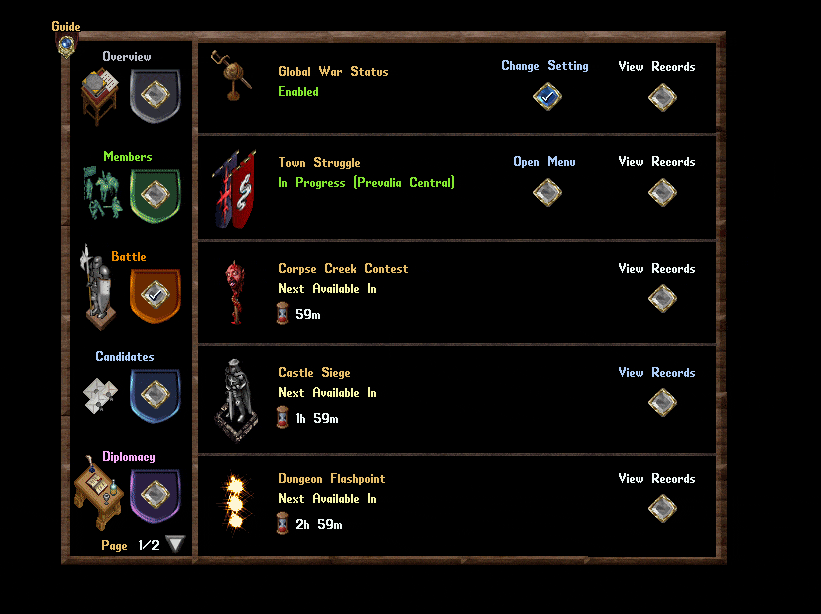The height and width of the screenshot is (614, 821).
Task: View Records for Corpse Creek Contest
Action: (x=662, y=298)
